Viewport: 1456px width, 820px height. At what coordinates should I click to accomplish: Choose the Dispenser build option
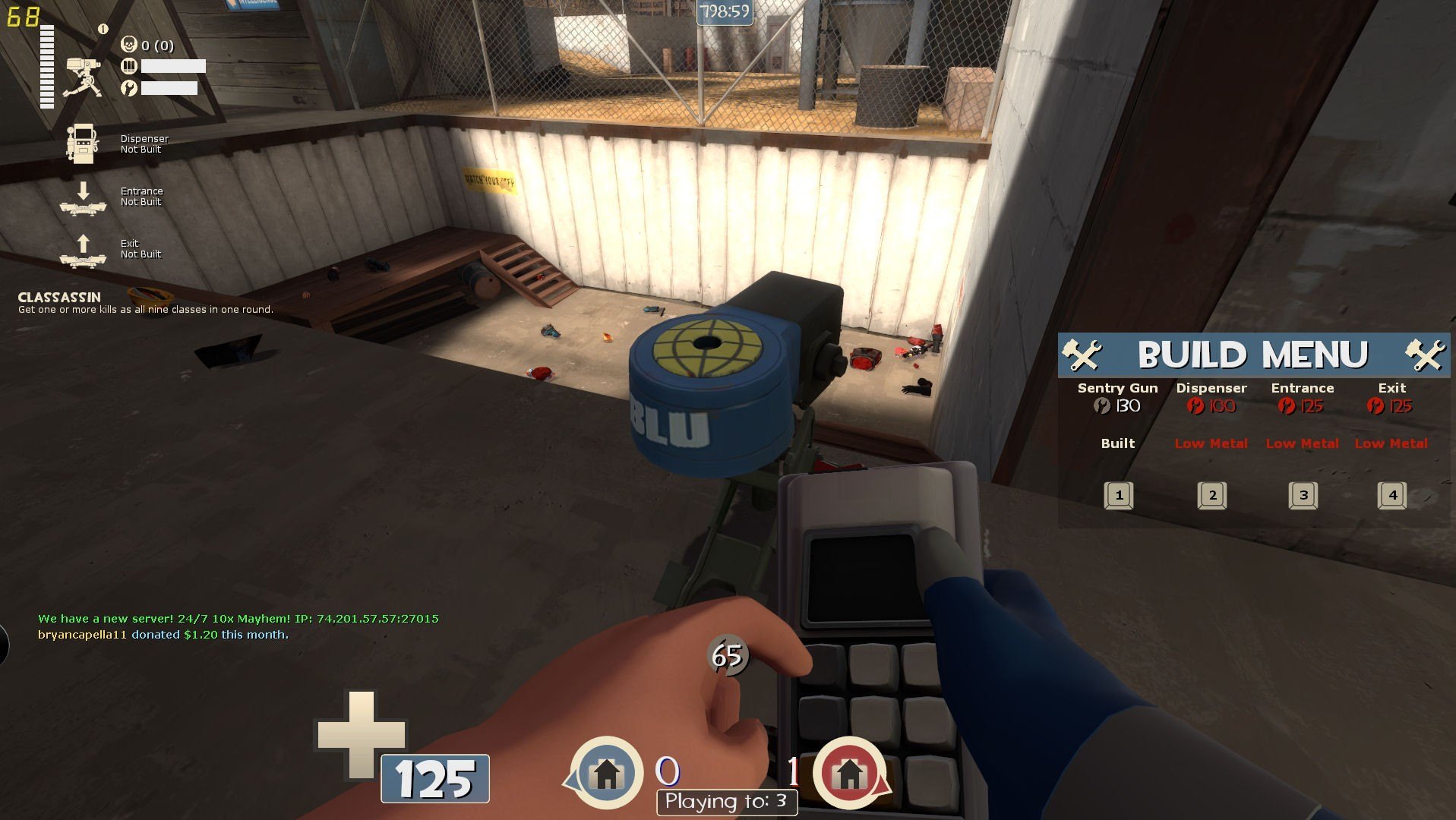click(x=1211, y=495)
